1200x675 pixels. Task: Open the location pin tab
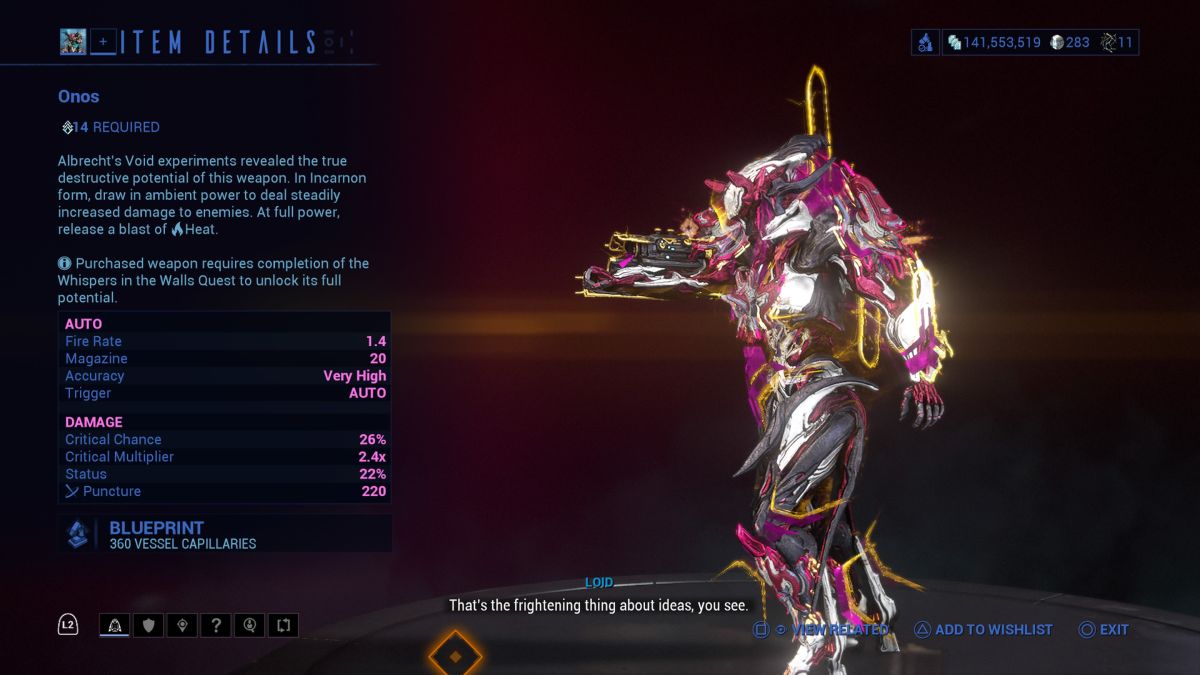pyautogui.click(x=182, y=626)
